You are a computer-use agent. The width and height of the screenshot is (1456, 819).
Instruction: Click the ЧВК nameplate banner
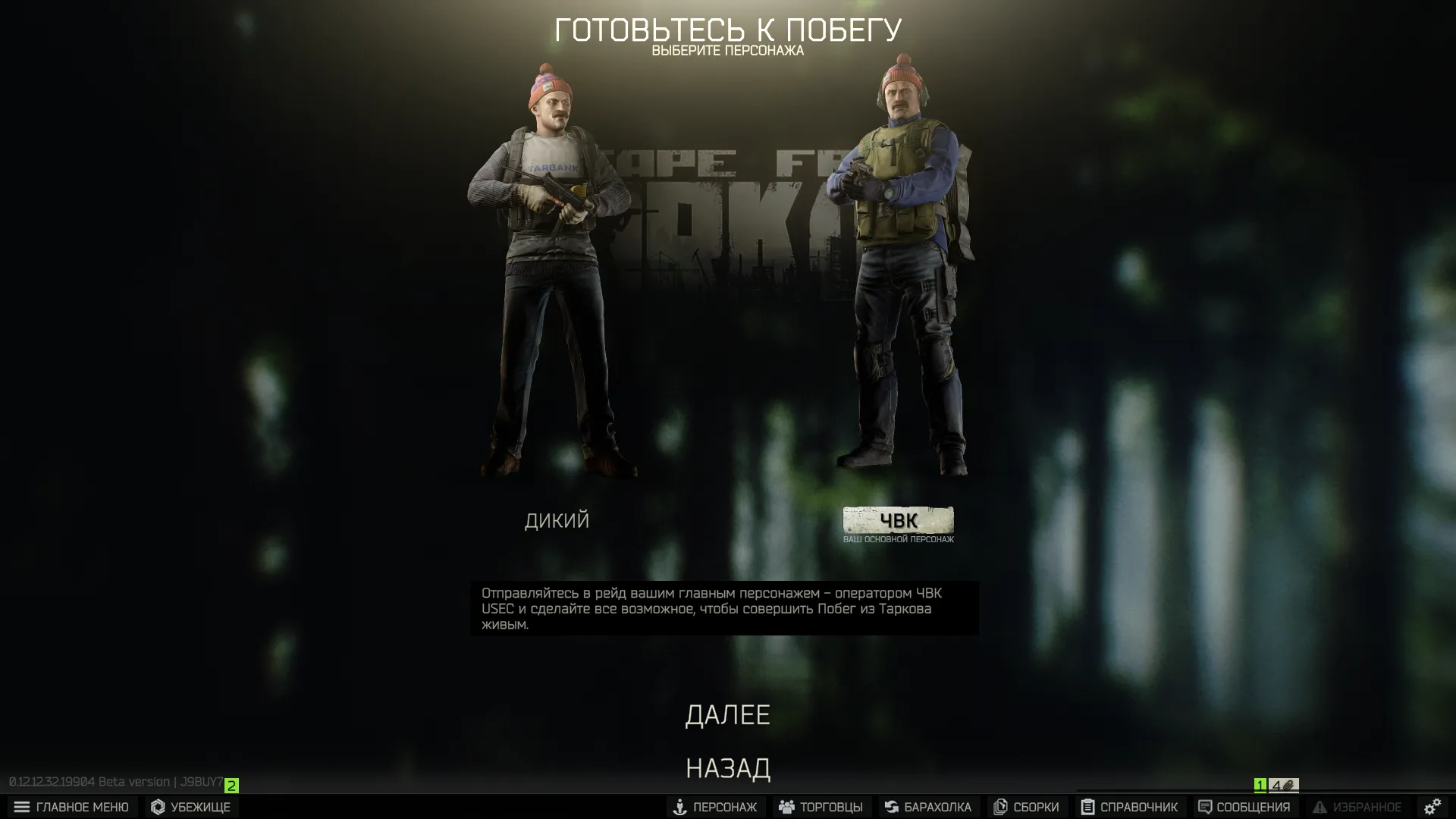click(899, 521)
